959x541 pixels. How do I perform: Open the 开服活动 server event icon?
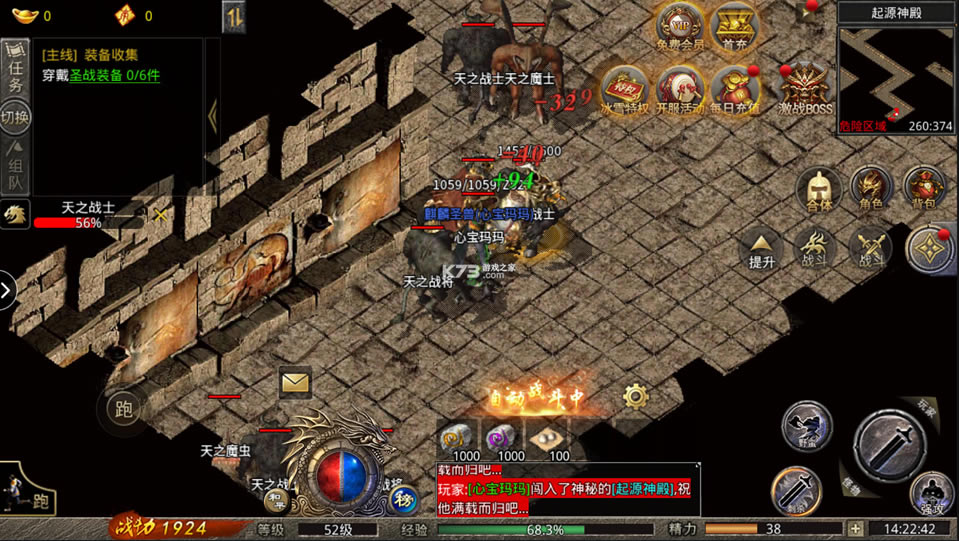pos(681,88)
